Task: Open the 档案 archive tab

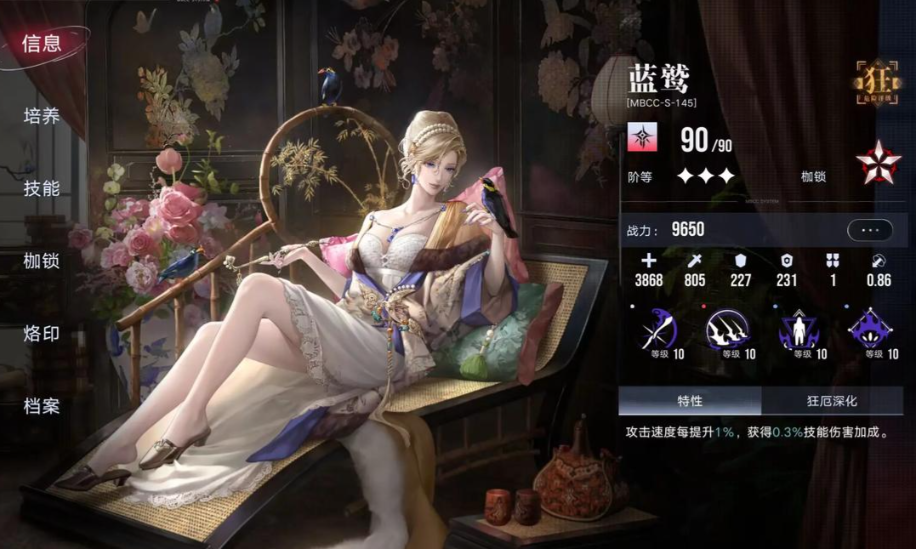Action: coord(42,406)
